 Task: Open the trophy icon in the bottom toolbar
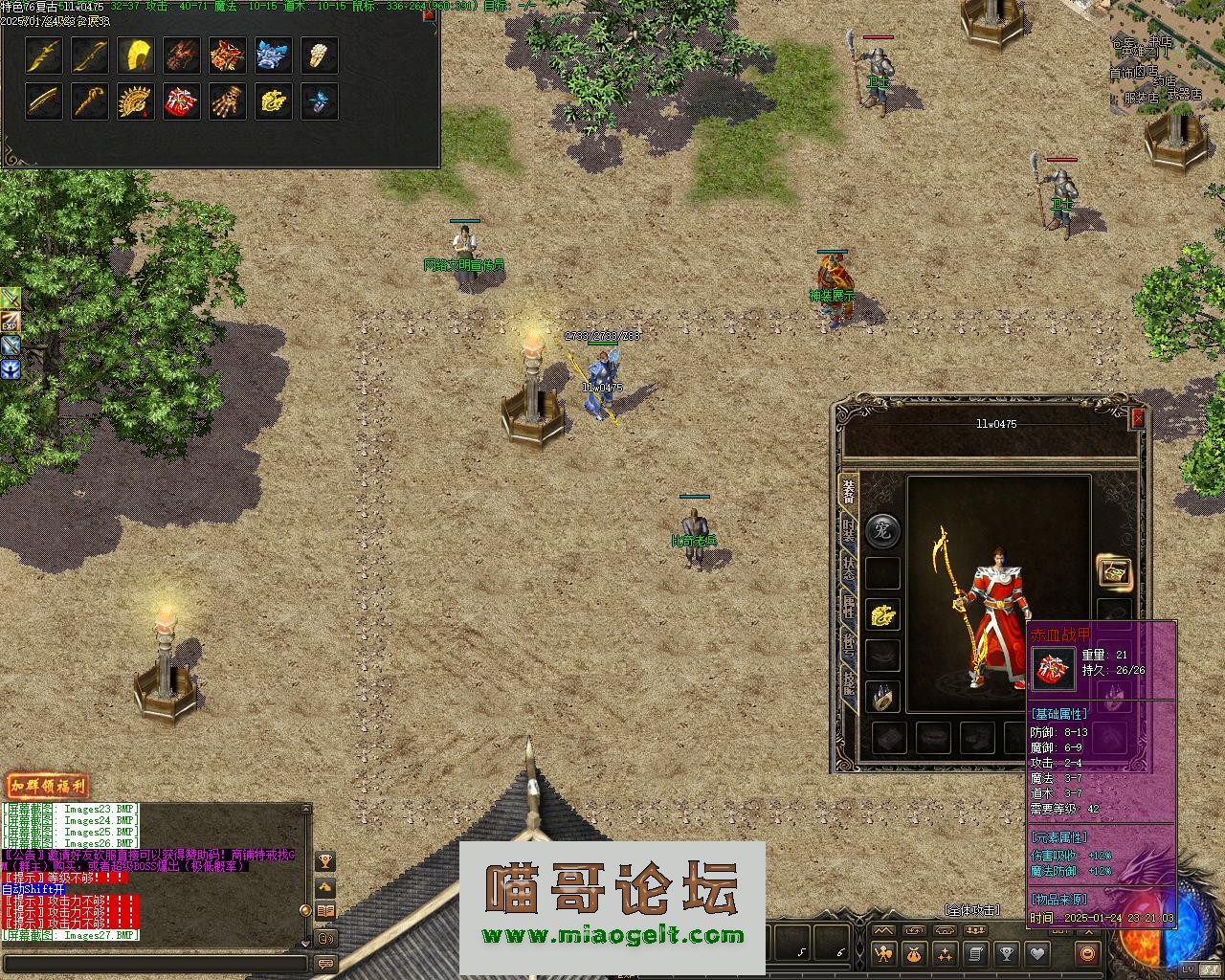tap(1006, 953)
